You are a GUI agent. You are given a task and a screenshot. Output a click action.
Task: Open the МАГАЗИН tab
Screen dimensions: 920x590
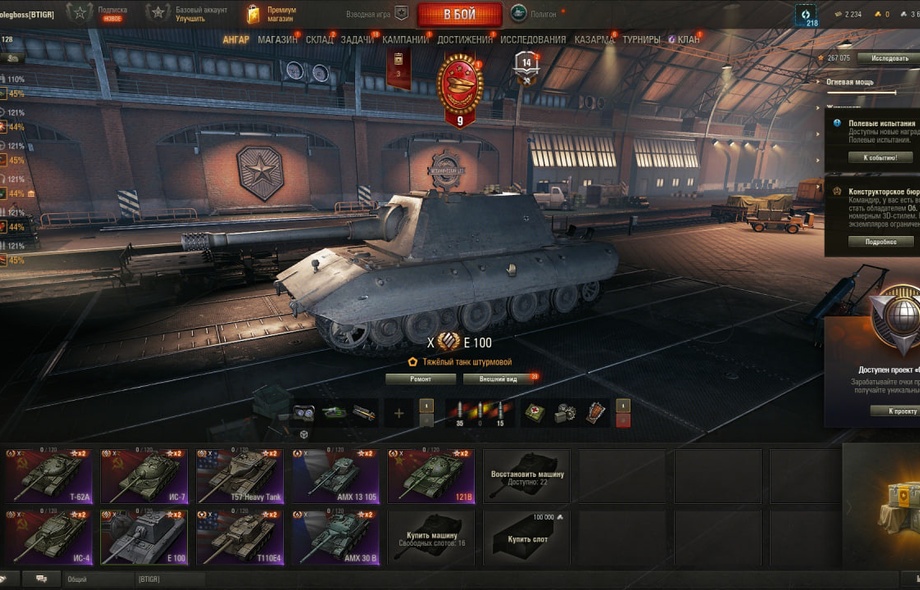277,40
